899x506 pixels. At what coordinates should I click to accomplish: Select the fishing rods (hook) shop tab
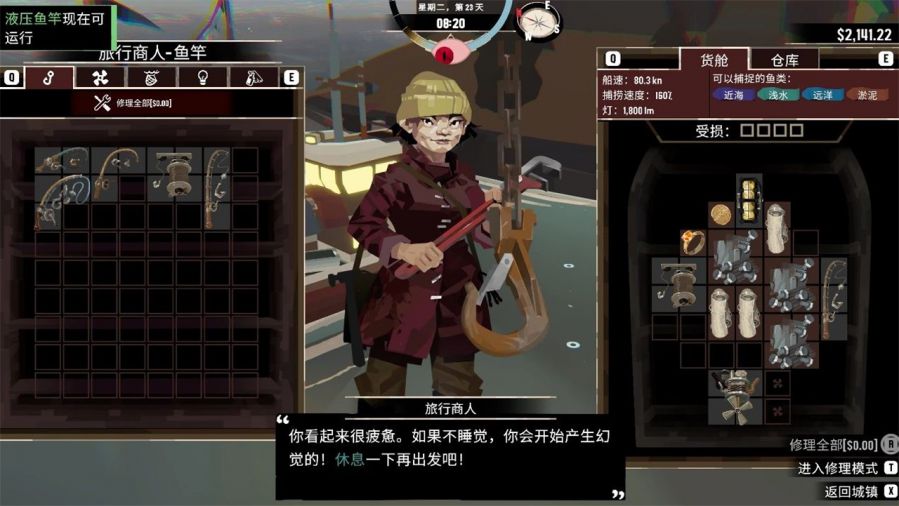[48, 77]
